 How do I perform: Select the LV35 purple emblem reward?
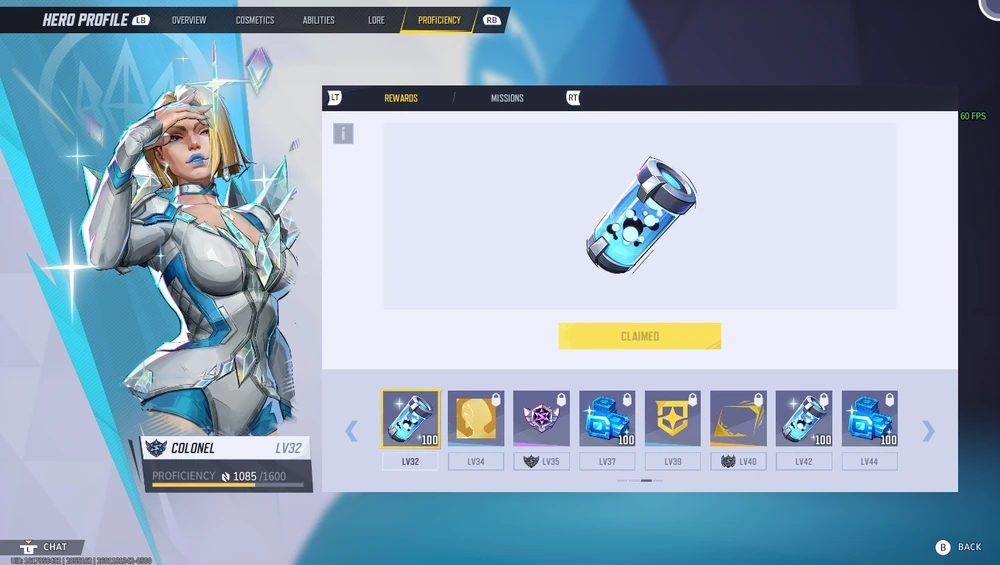point(541,418)
